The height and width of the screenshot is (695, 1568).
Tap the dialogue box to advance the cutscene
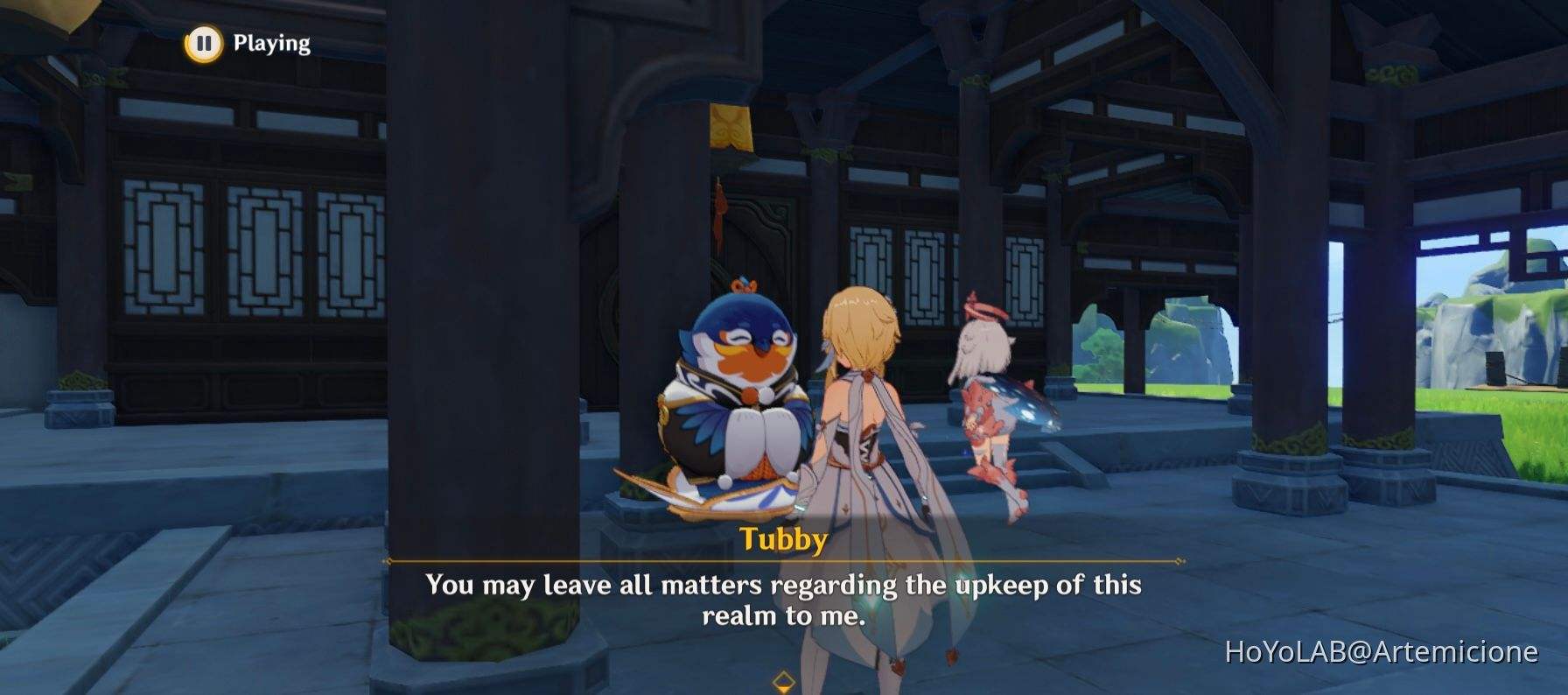(x=783, y=600)
